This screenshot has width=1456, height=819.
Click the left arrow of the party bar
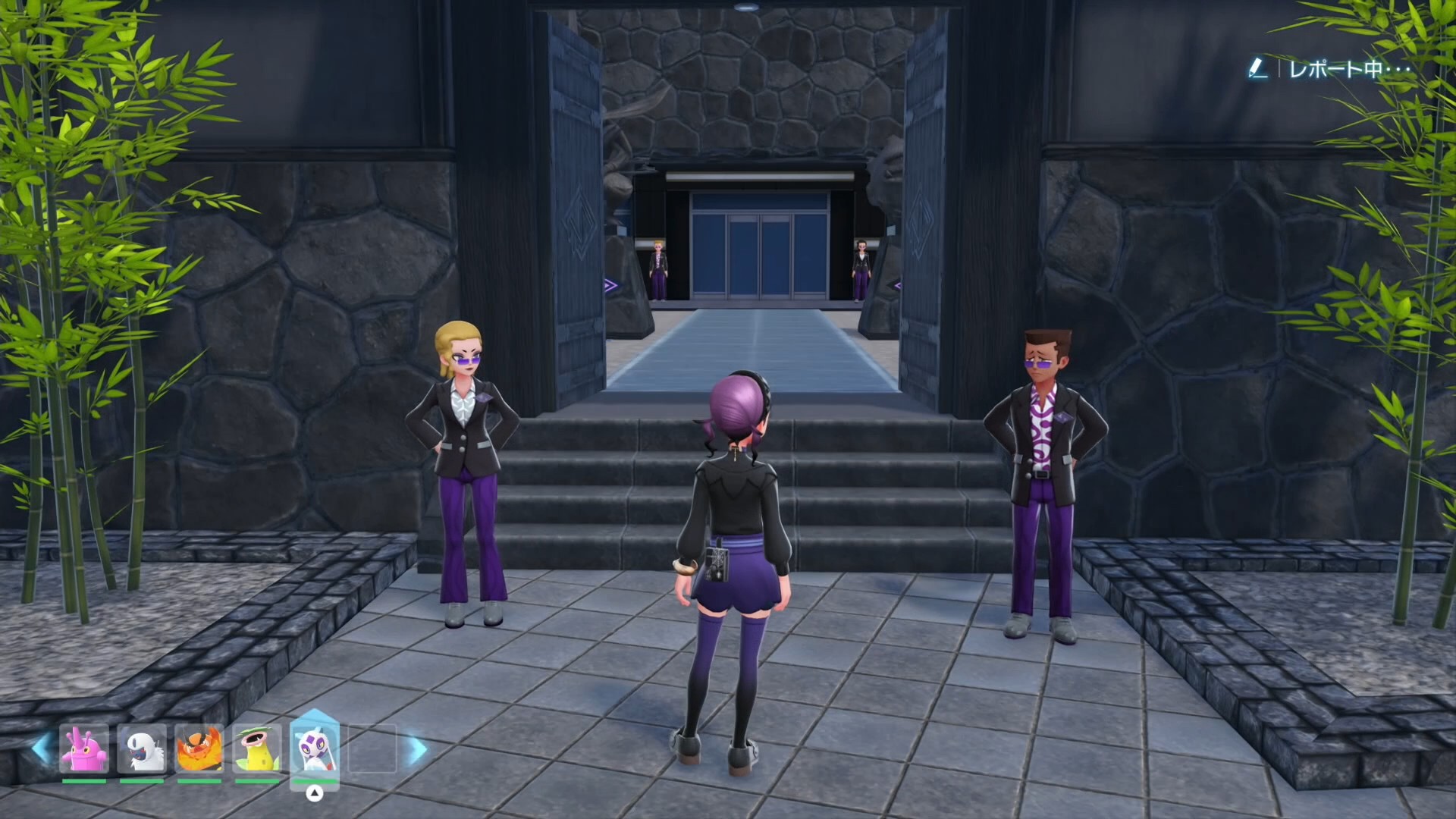41,748
